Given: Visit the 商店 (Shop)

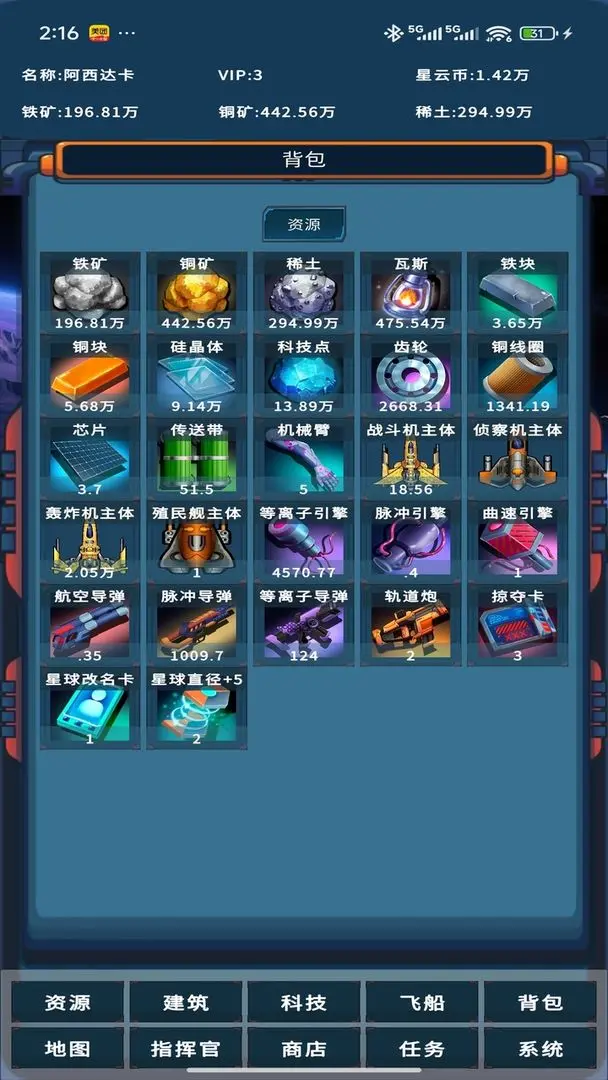Looking at the screenshot, I should [x=304, y=1049].
